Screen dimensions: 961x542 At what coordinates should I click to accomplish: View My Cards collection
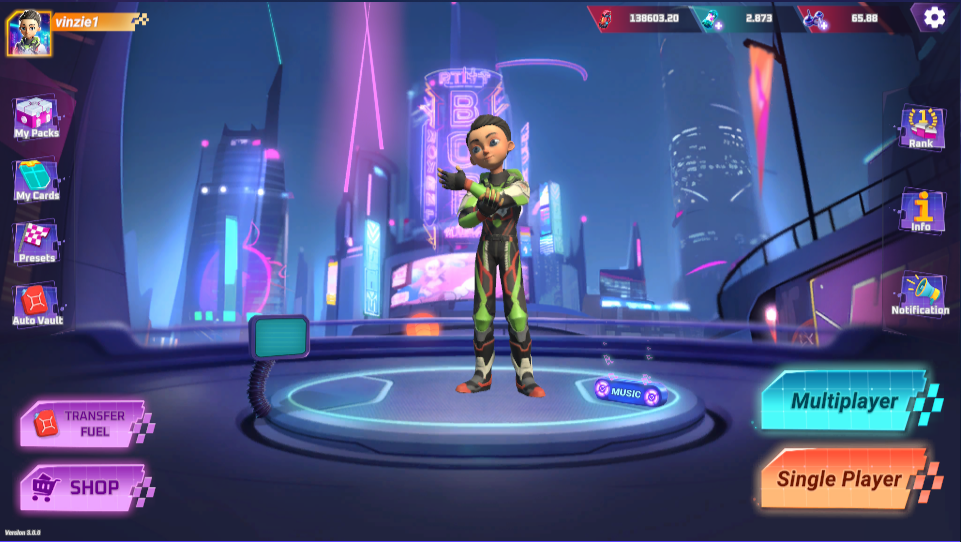(37, 182)
